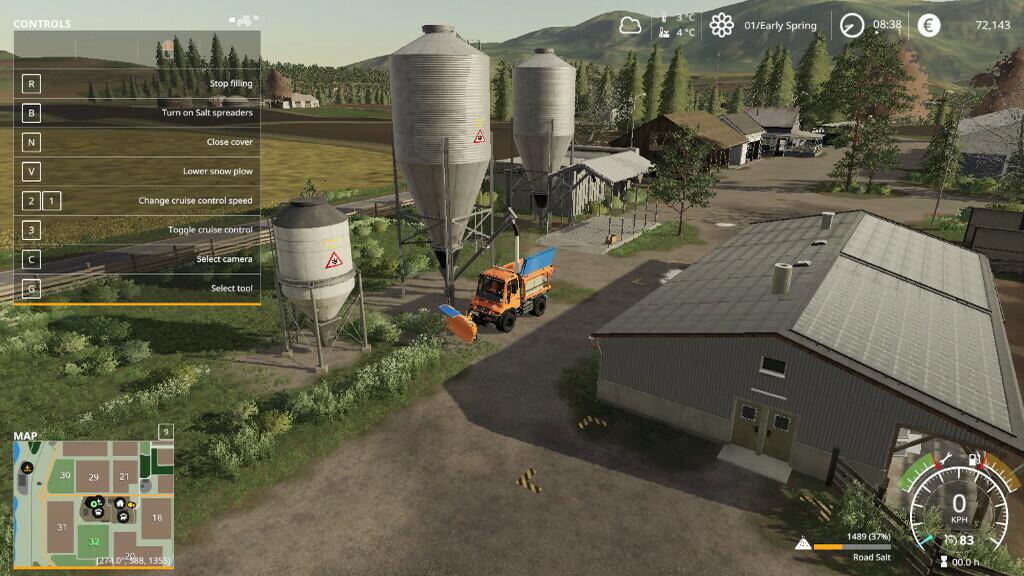Select field 18 on the minimap
Image resolution: width=1024 pixels, height=576 pixels.
click(x=156, y=518)
